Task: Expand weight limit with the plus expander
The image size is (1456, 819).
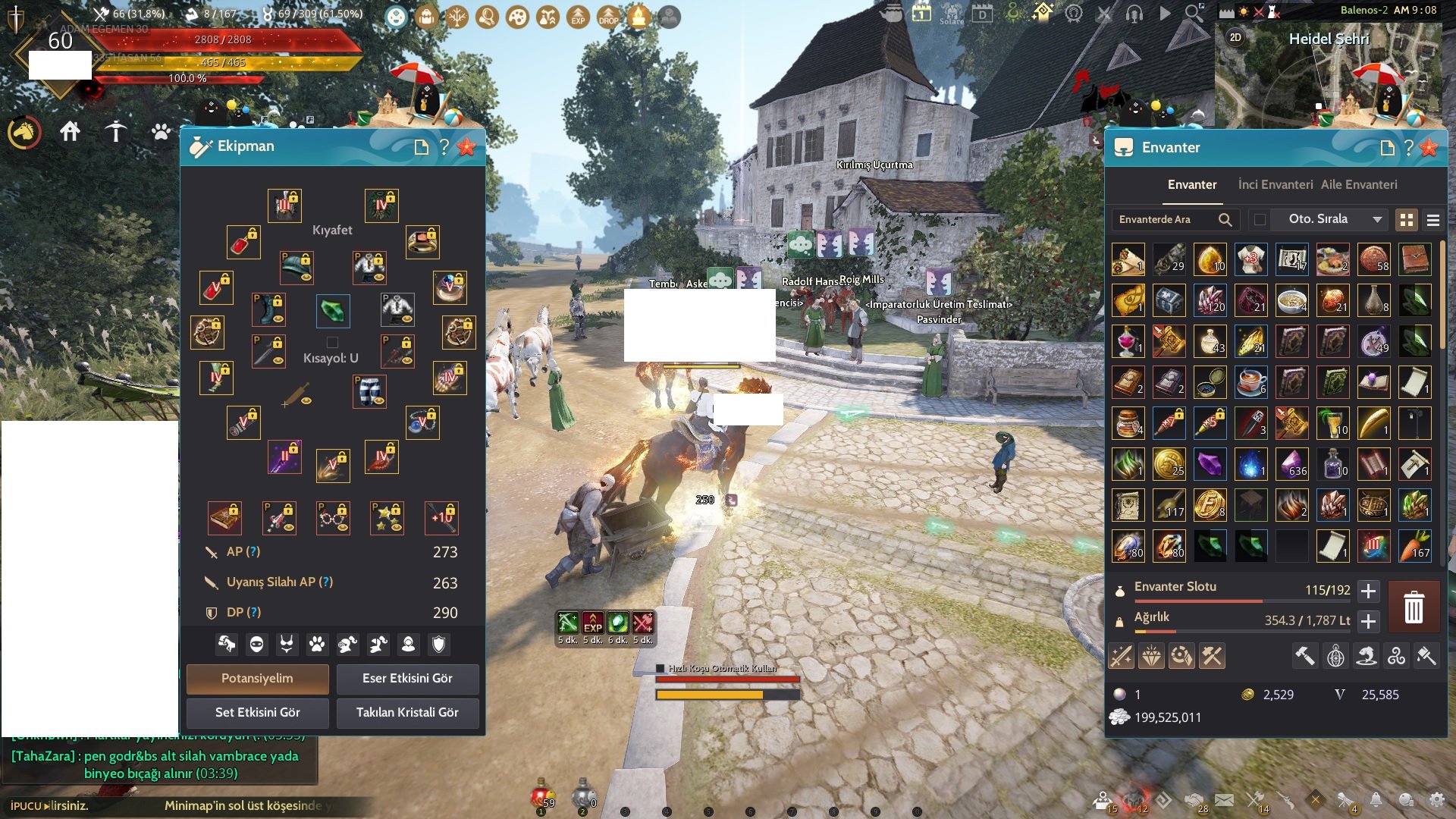Action: click(1368, 621)
